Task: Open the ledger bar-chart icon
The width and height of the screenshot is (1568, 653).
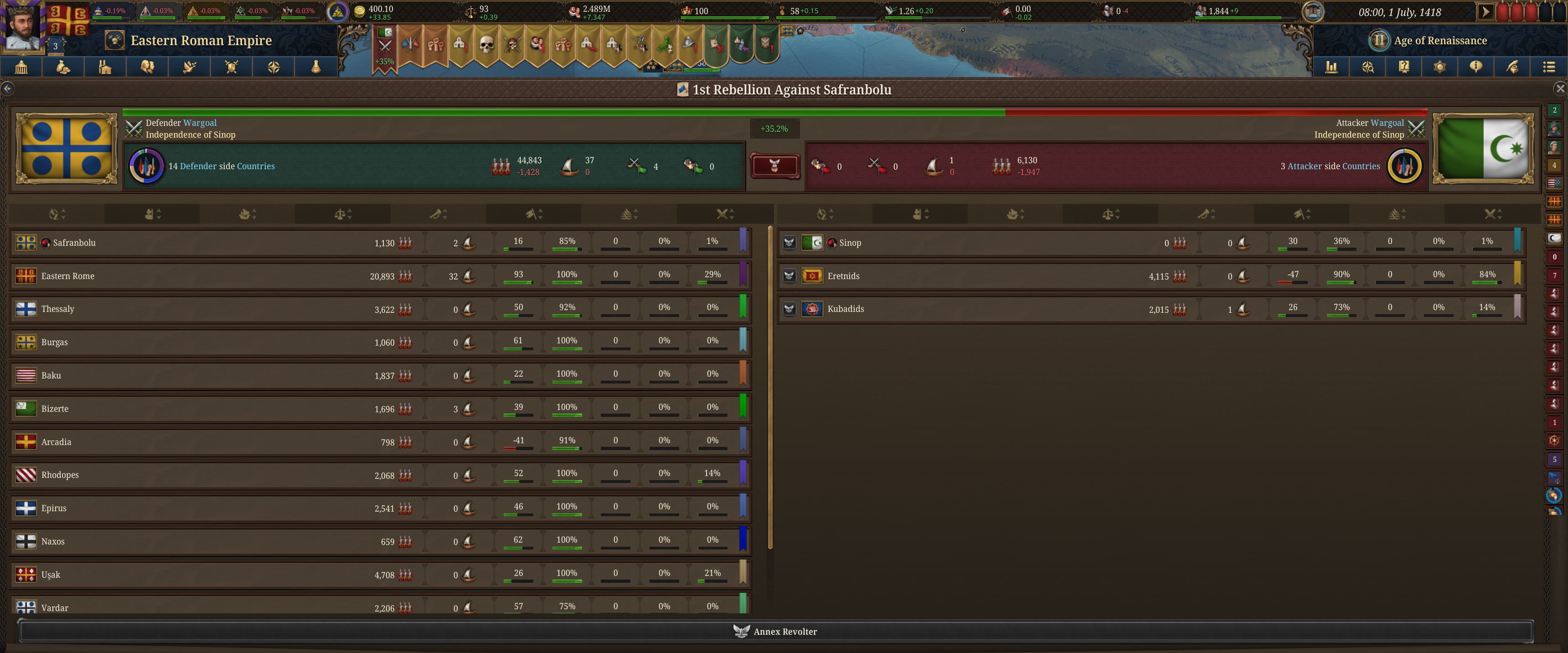Action: click(x=1332, y=67)
